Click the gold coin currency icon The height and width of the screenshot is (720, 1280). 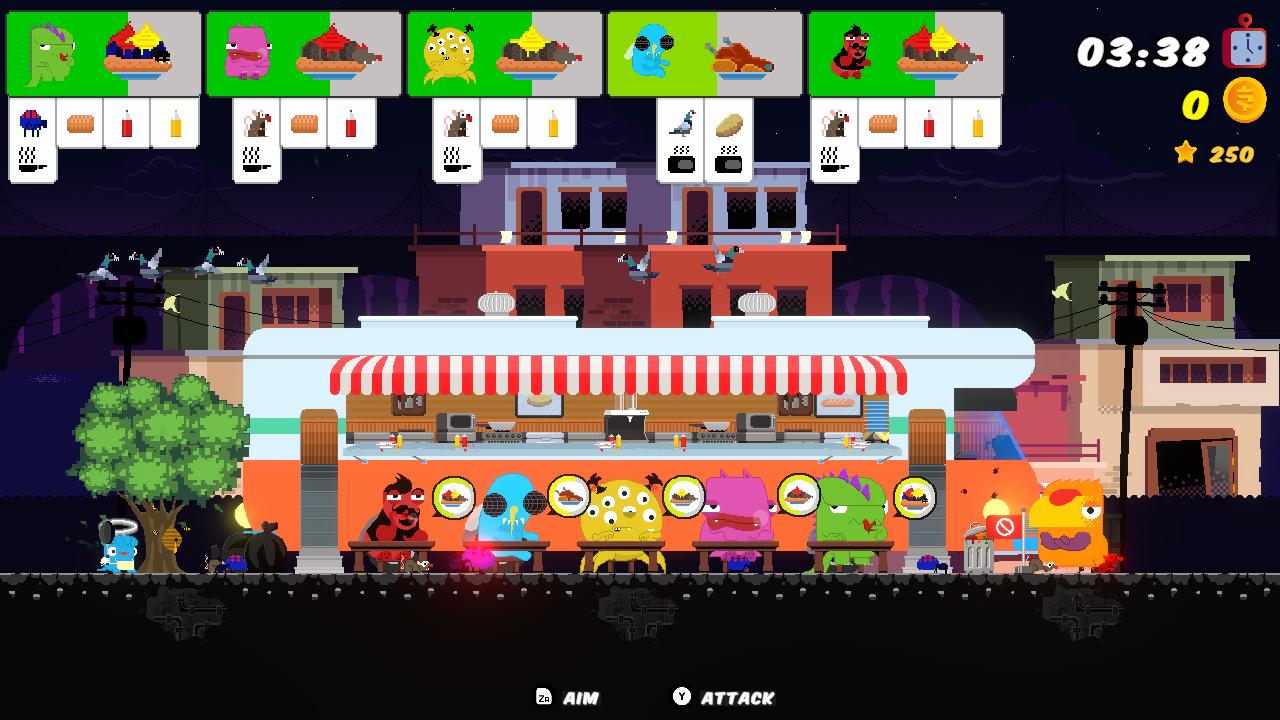1243,100
